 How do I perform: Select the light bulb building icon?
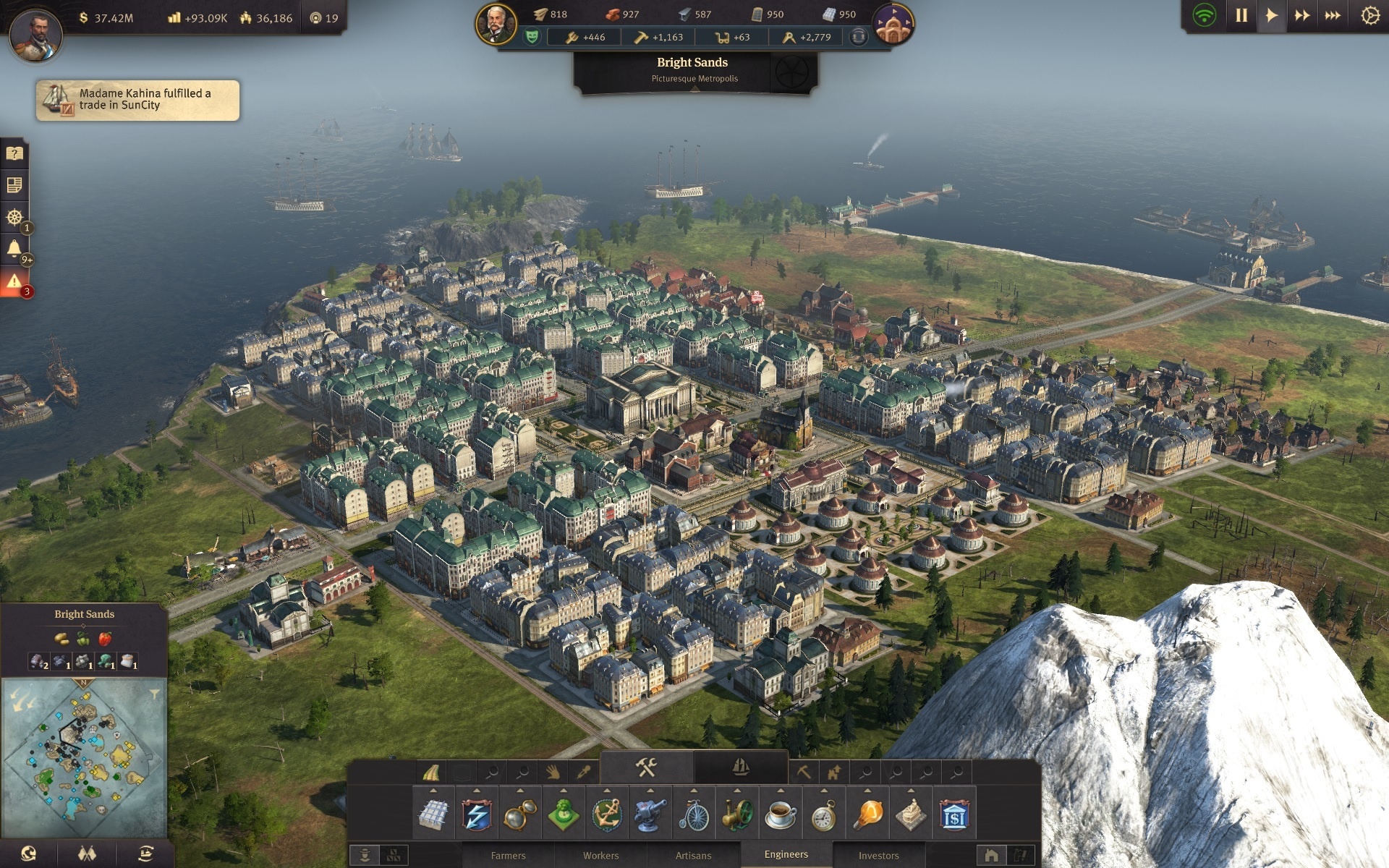point(867,815)
